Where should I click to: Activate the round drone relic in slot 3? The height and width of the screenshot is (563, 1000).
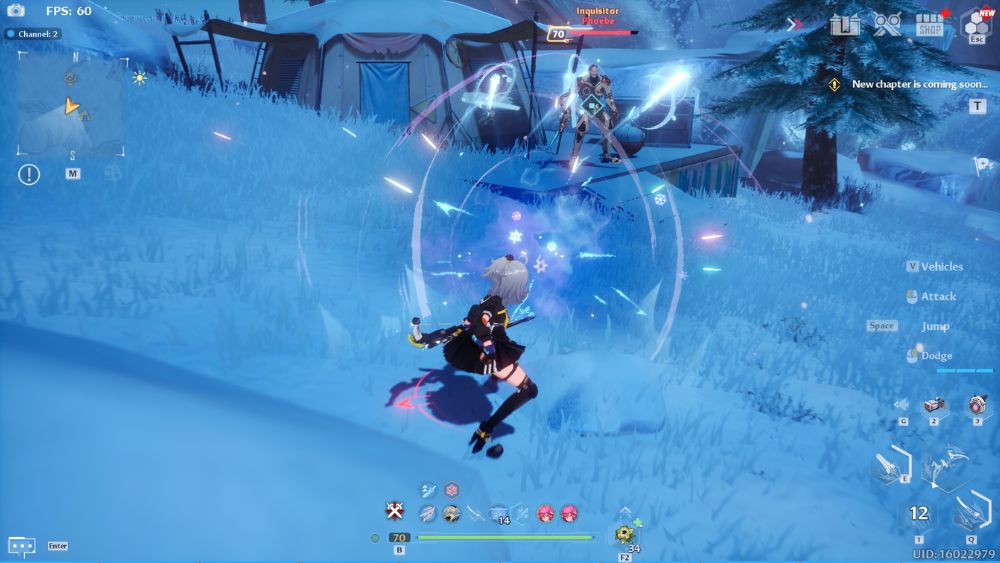pos(977,404)
